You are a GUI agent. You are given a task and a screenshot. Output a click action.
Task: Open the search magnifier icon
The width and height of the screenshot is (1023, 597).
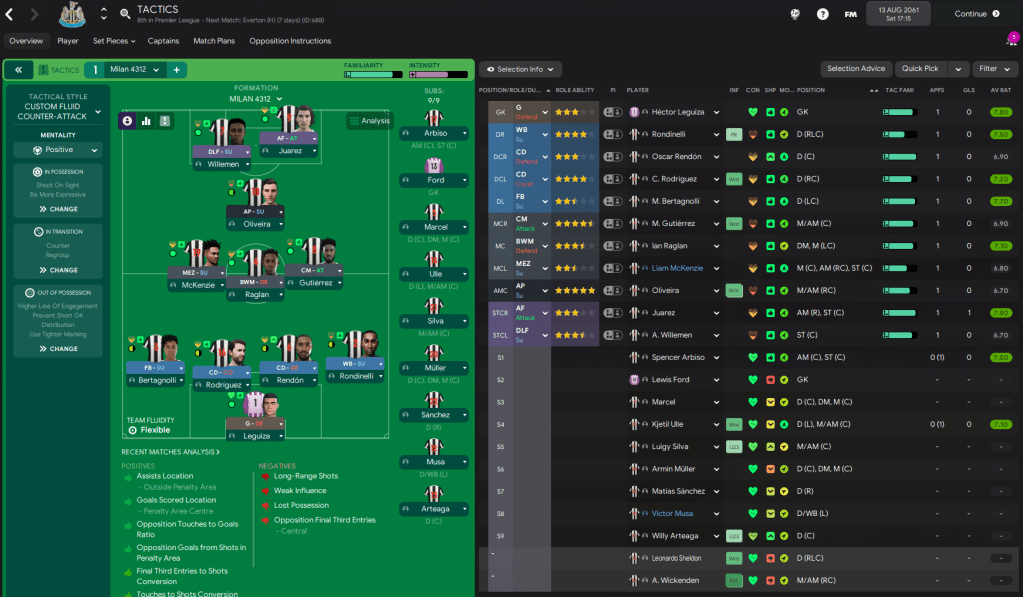(125, 14)
